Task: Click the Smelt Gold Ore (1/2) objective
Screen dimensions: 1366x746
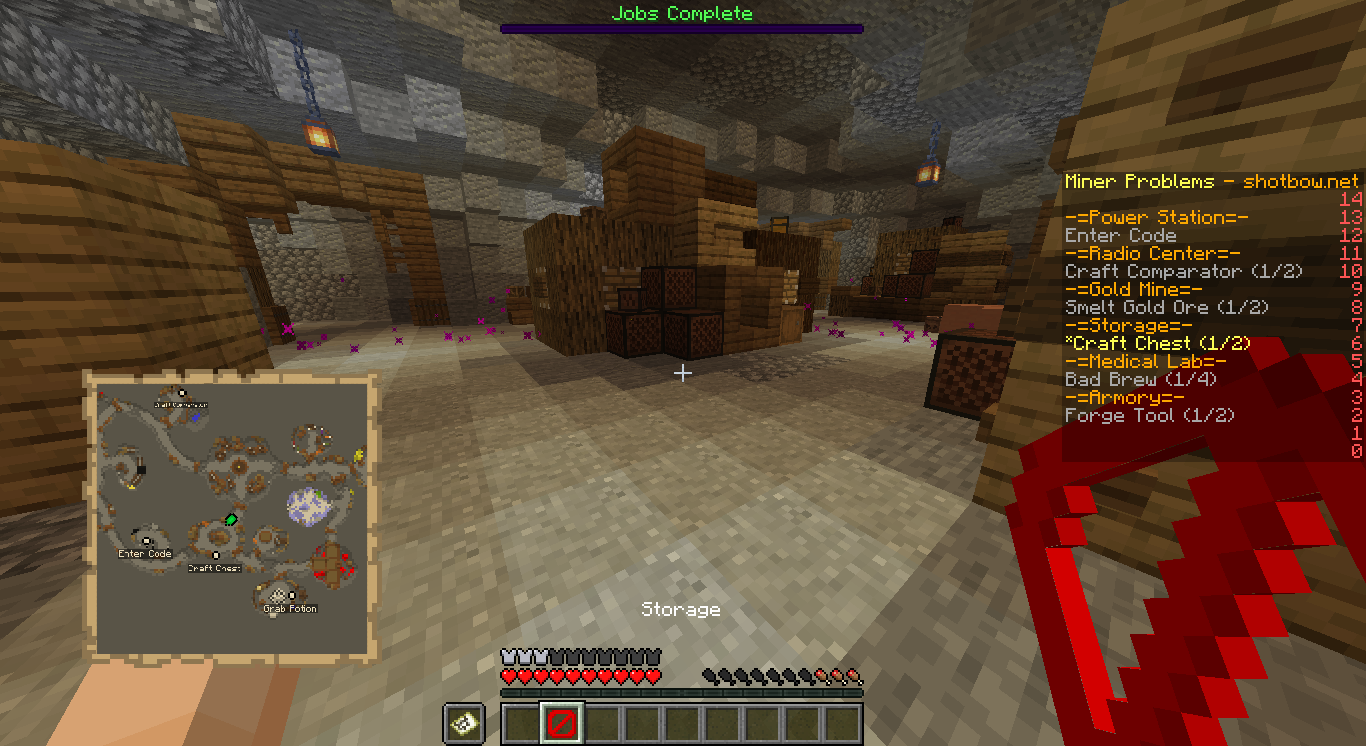Action: pyautogui.click(x=1167, y=308)
